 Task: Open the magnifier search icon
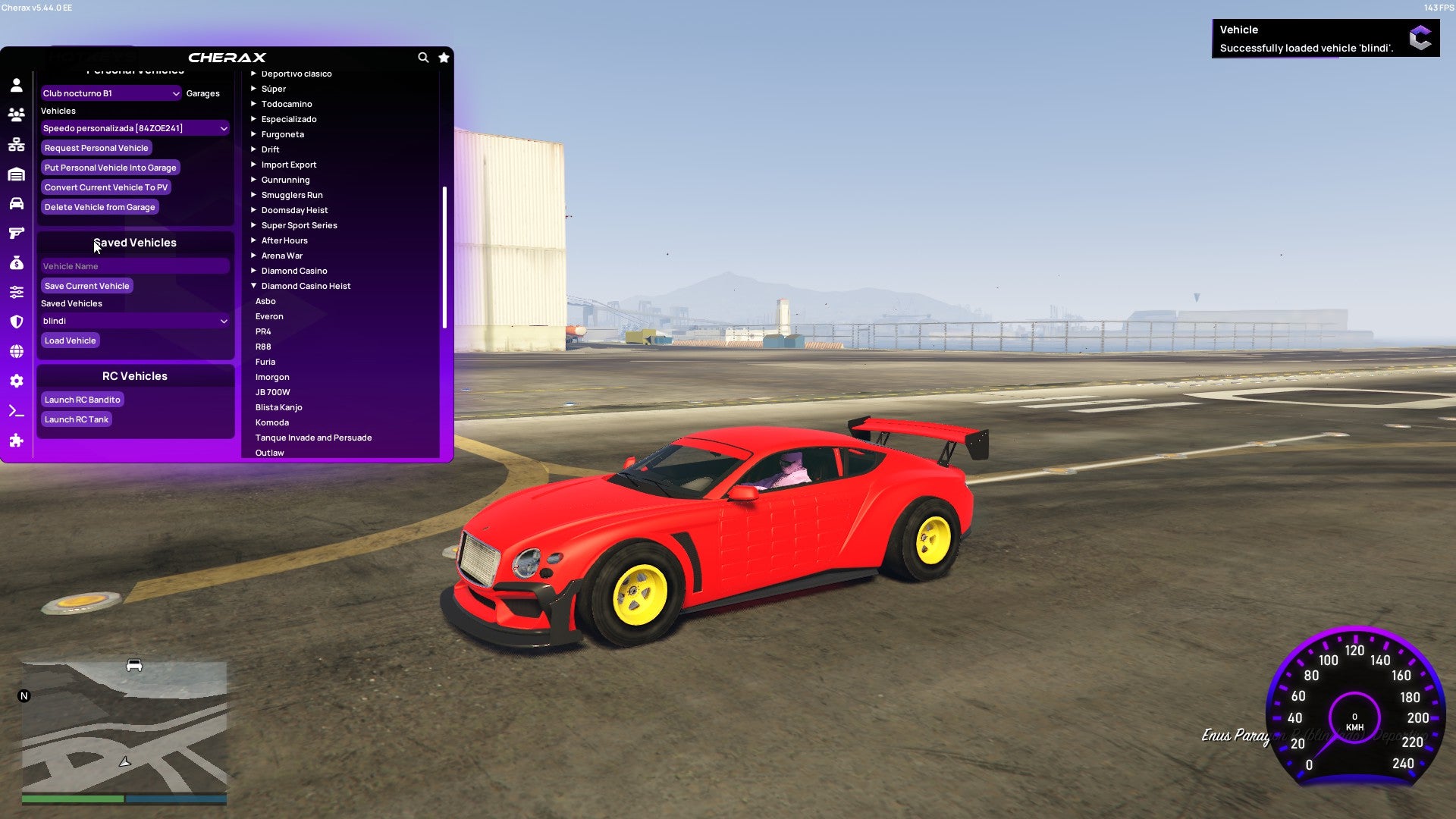pyautogui.click(x=423, y=58)
